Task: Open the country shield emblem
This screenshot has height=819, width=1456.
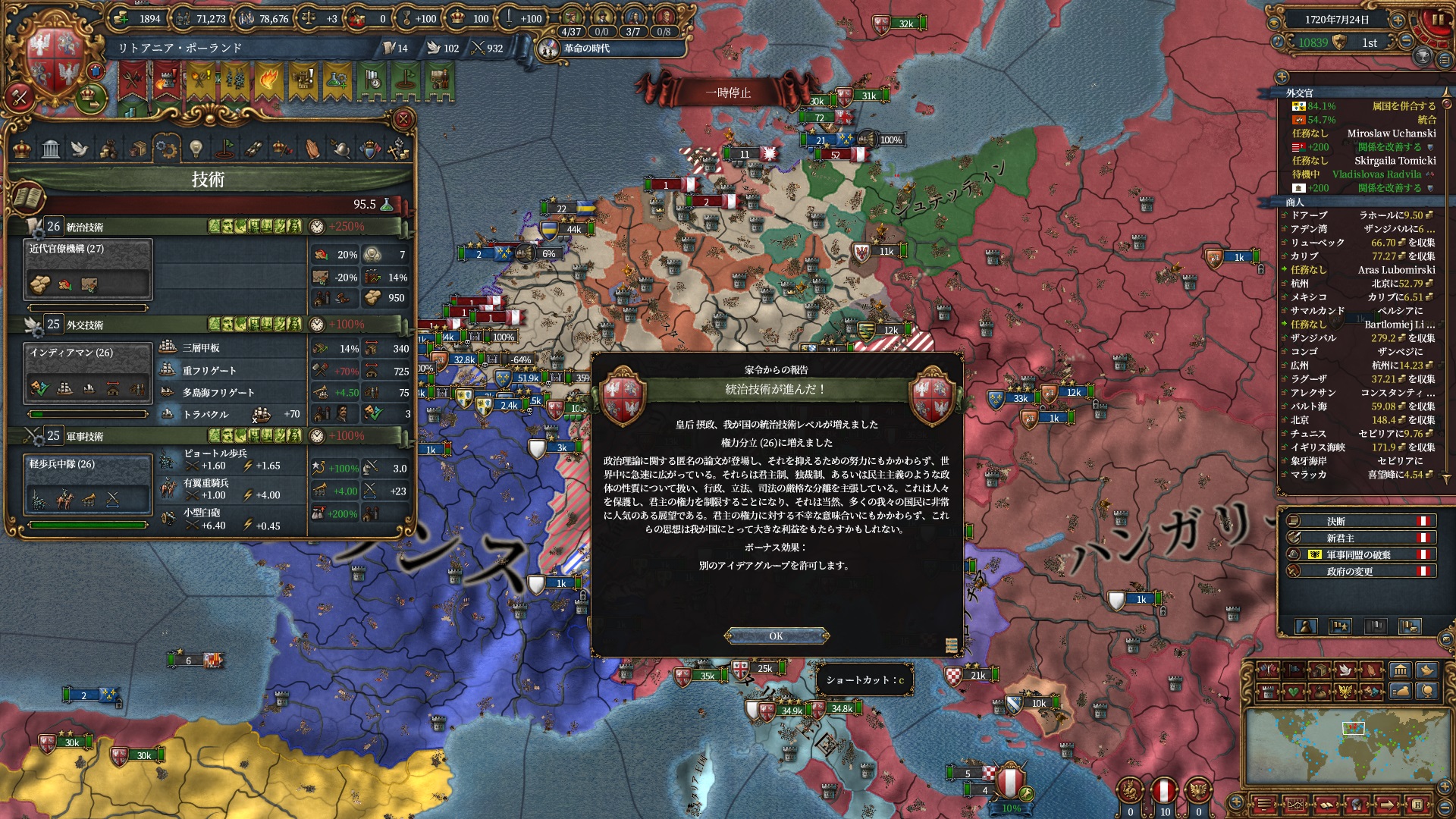Action: tap(53, 64)
